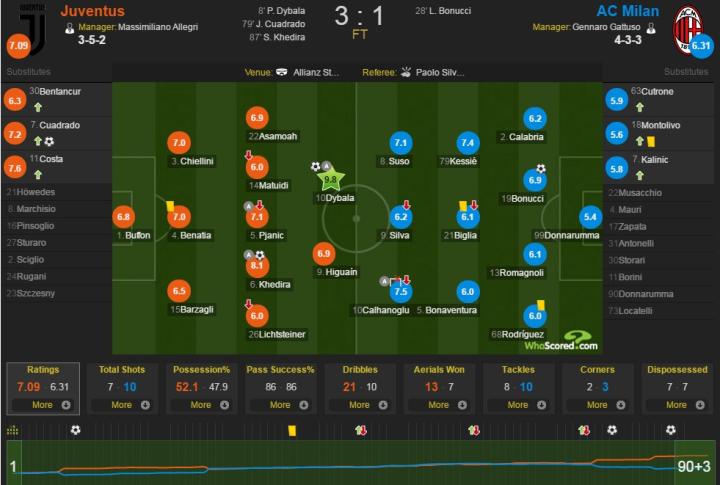Screen dimensions: 720x485
Task: Open the WhoScored.com logo link
Action: tap(565, 341)
